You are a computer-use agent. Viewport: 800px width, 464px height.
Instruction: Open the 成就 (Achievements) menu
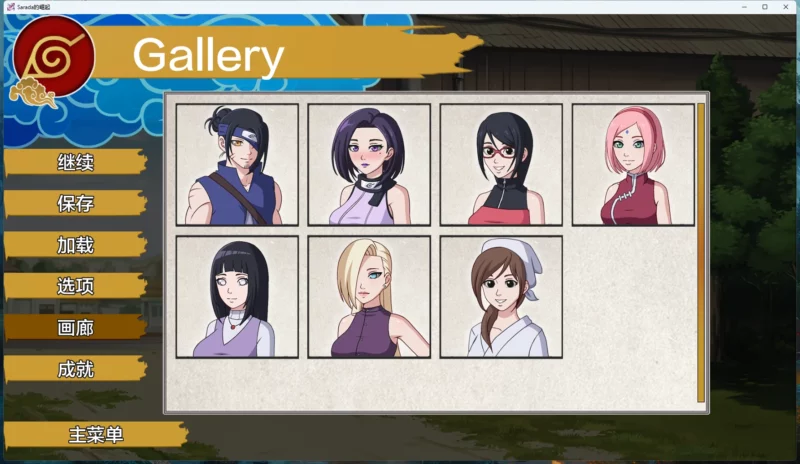pyautogui.click(x=76, y=369)
